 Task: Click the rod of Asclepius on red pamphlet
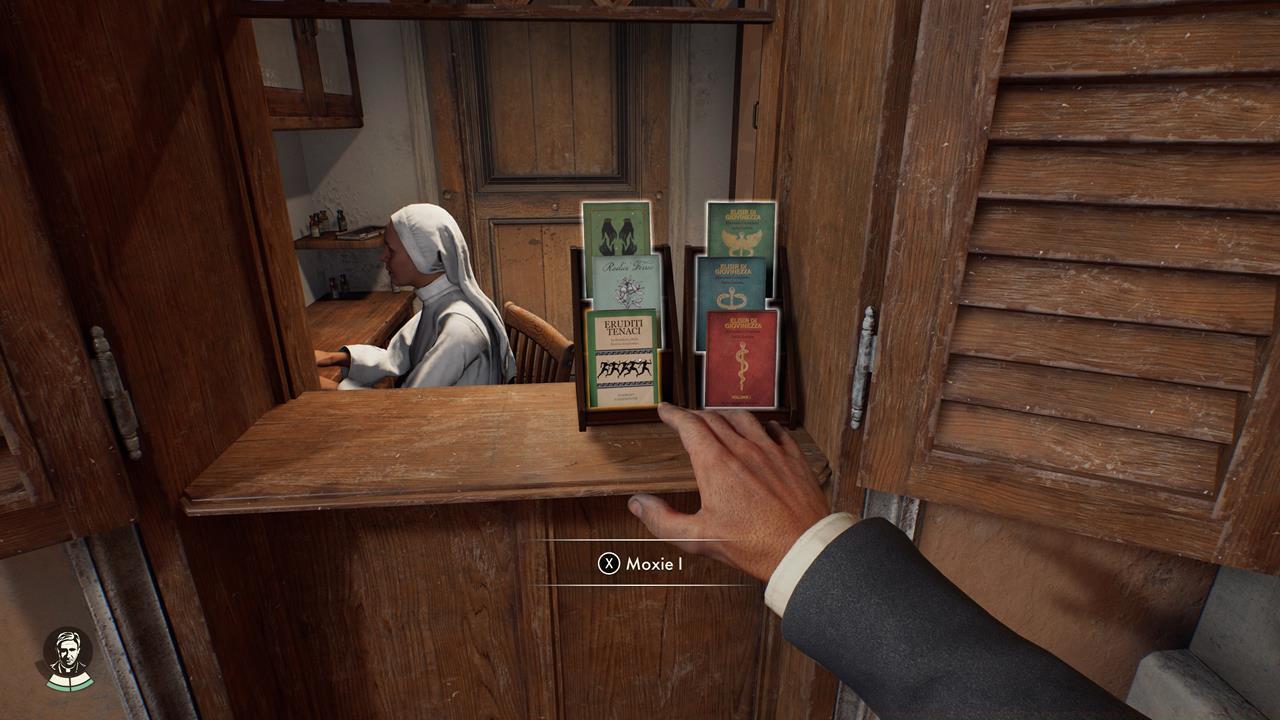pyautogui.click(x=742, y=363)
